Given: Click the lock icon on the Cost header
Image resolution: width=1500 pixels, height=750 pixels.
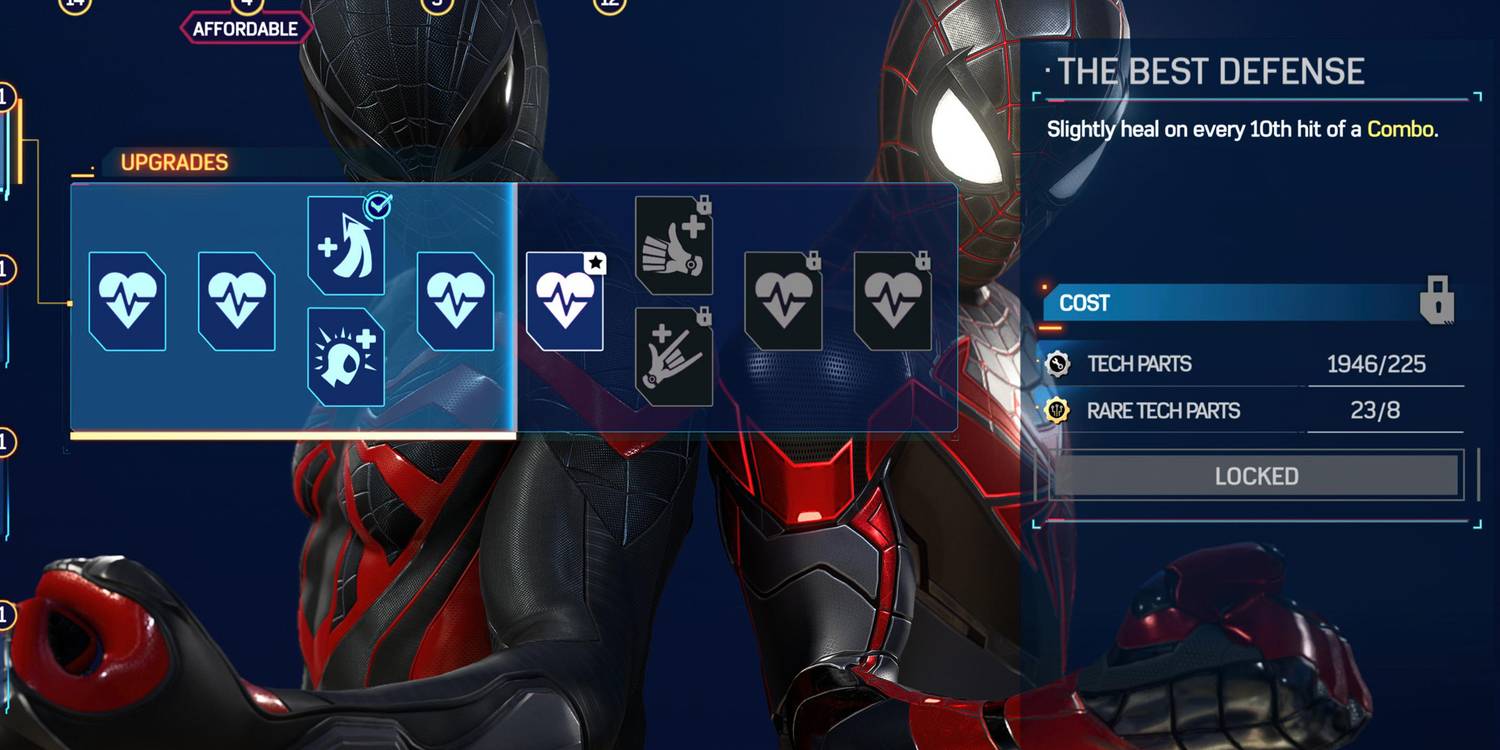Looking at the screenshot, I should pyautogui.click(x=1437, y=303).
